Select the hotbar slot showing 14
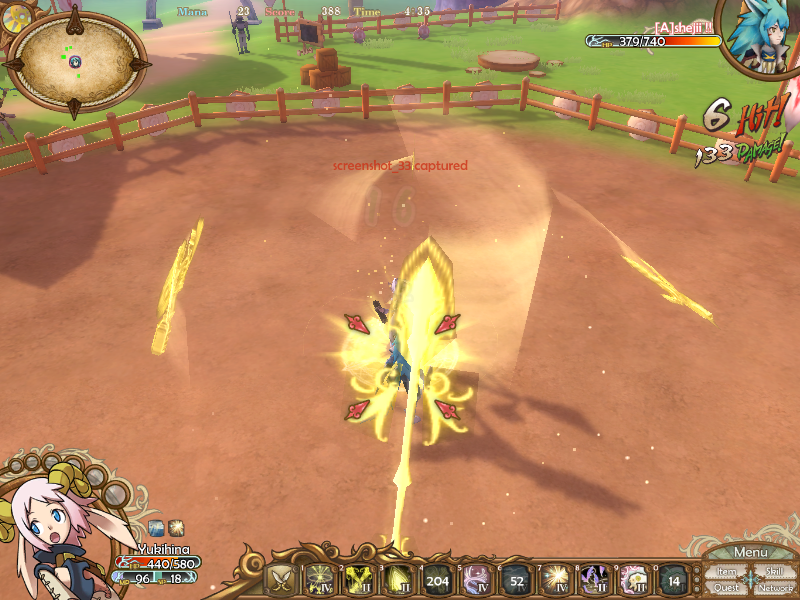The width and height of the screenshot is (800, 600). (x=673, y=580)
